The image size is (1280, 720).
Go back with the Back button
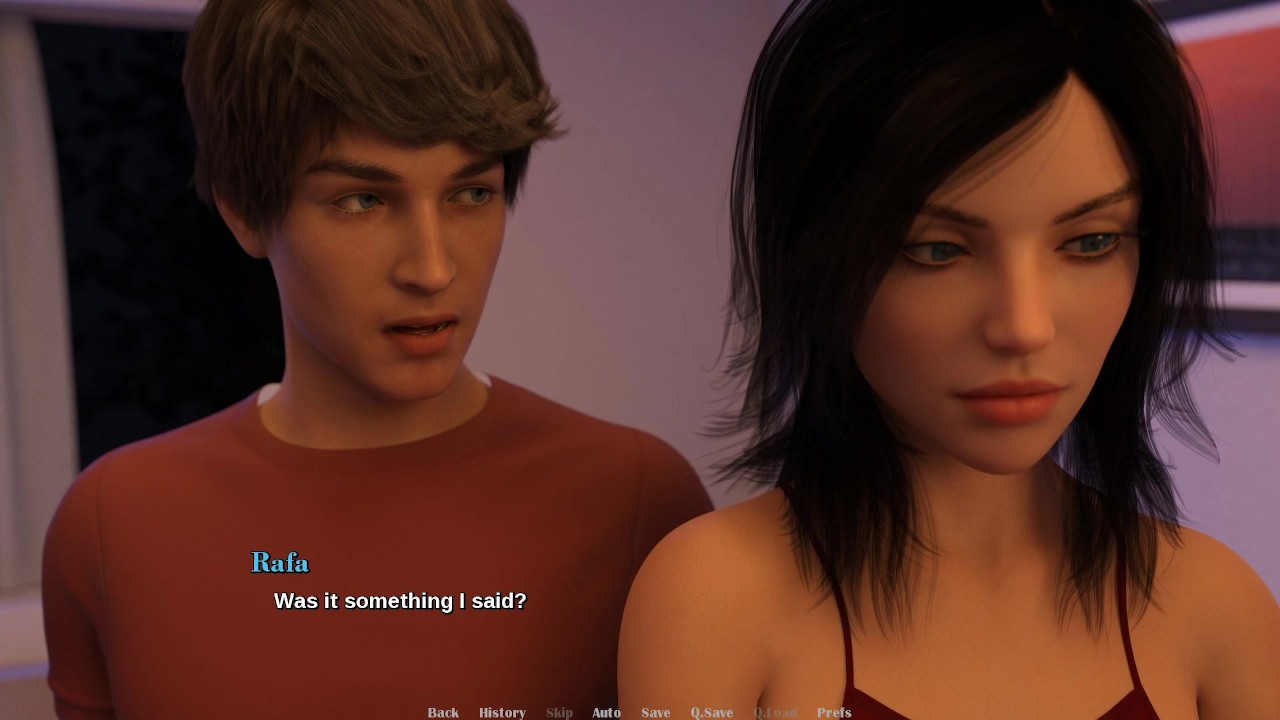443,712
